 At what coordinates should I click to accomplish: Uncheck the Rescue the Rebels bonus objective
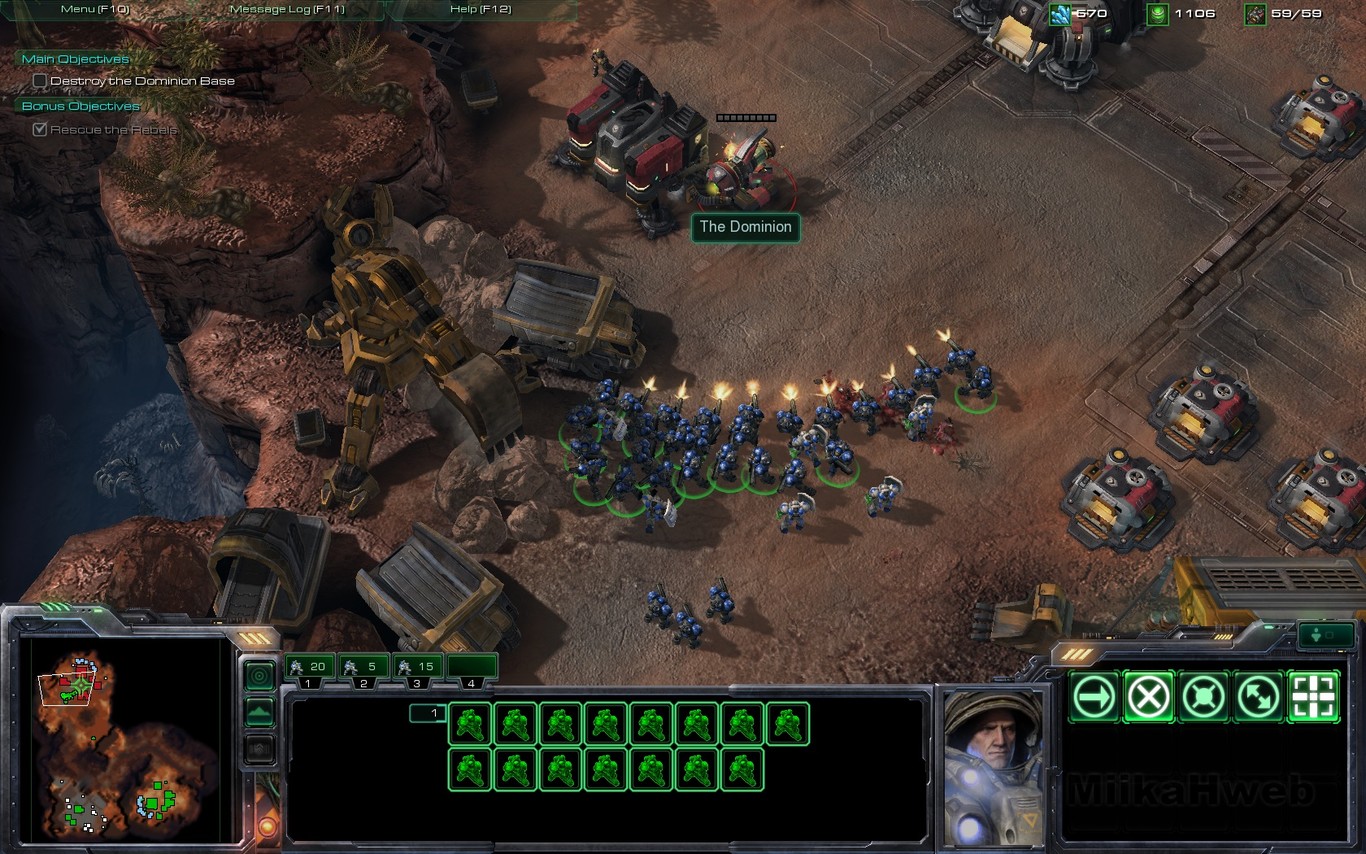coord(40,128)
